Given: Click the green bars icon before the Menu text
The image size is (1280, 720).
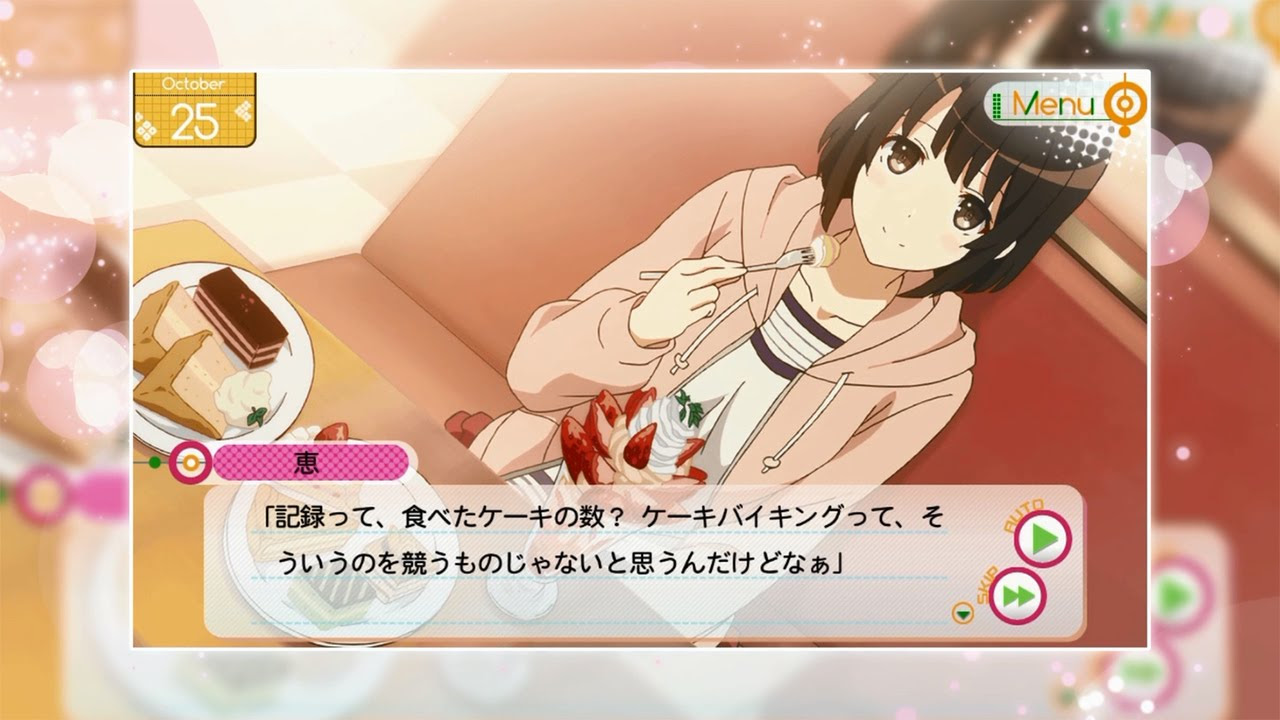Looking at the screenshot, I should pos(997,104).
